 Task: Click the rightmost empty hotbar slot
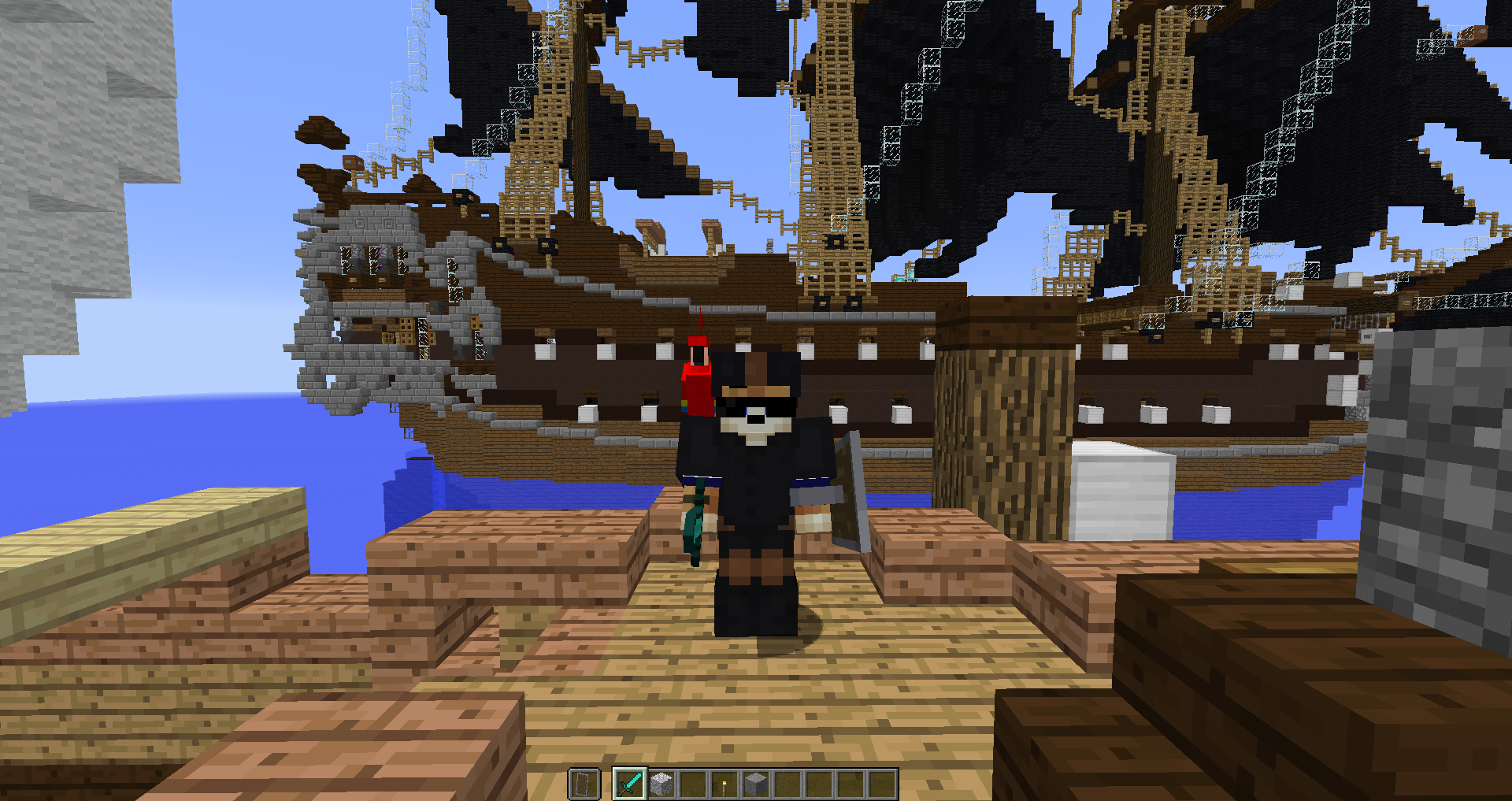(x=882, y=784)
